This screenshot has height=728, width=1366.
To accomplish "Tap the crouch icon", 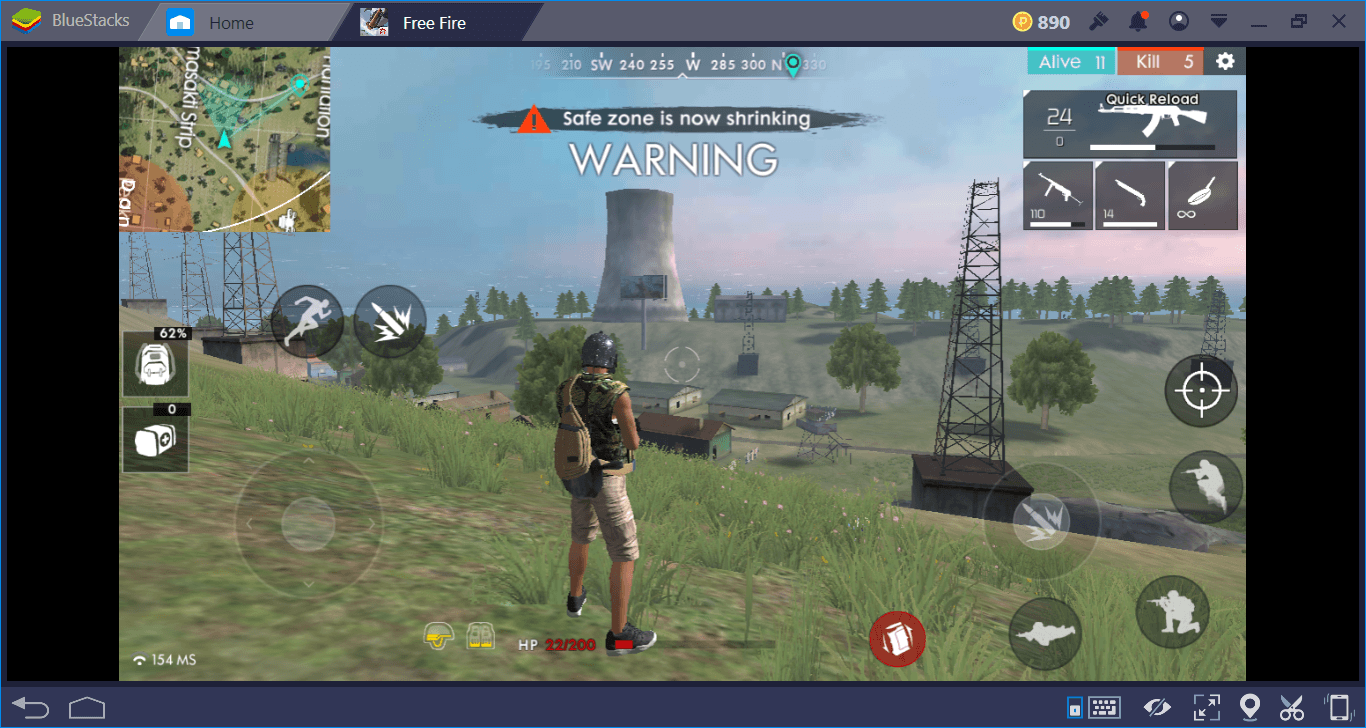I will pyautogui.click(x=1172, y=611).
